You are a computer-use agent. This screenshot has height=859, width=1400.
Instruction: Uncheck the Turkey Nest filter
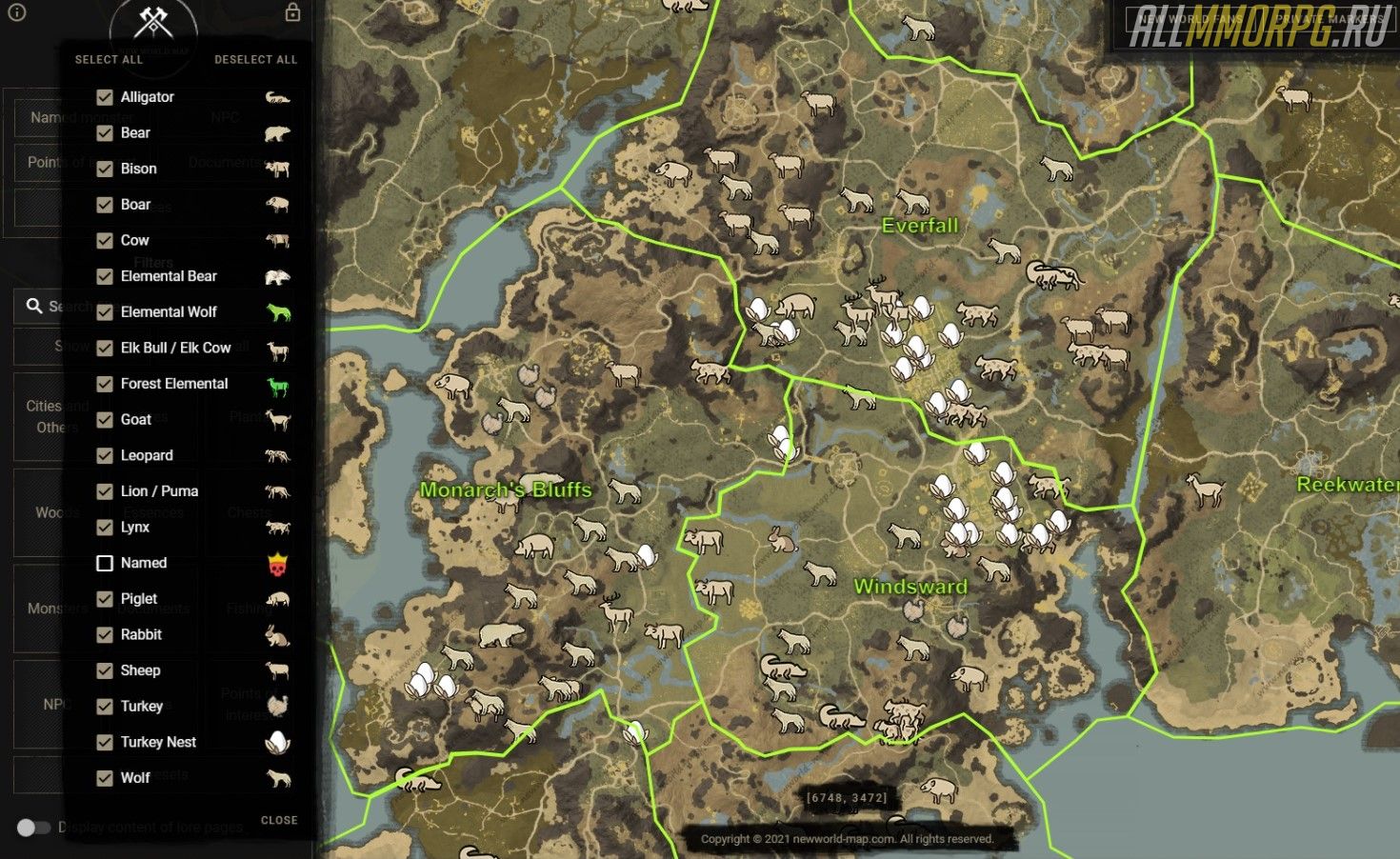(105, 742)
